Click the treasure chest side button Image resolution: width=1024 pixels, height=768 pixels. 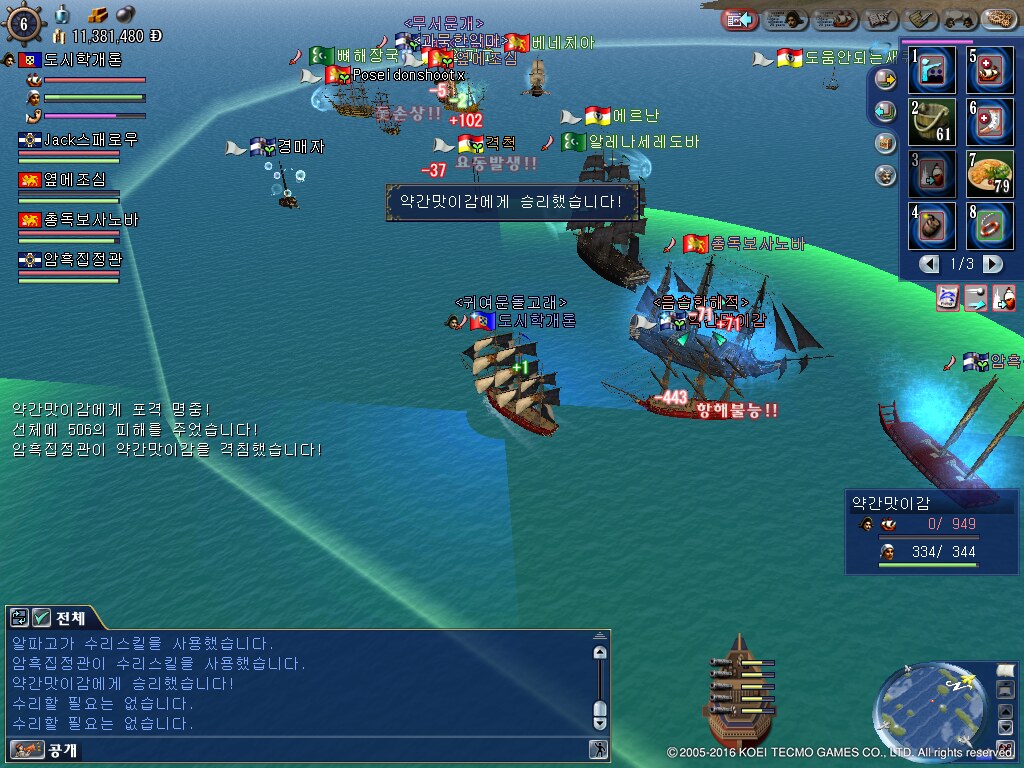point(885,142)
